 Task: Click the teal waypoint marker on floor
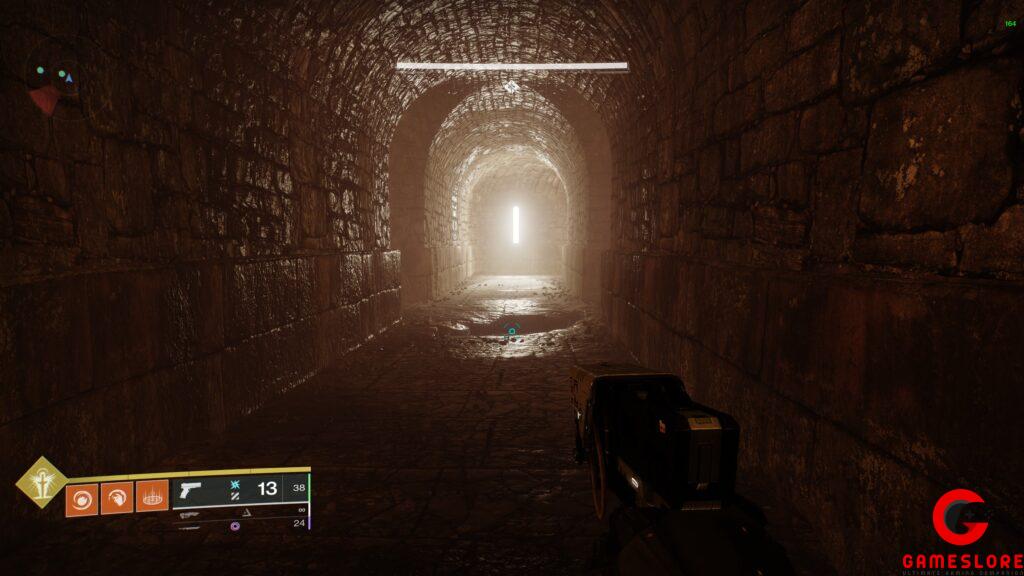(x=512, y=331)
